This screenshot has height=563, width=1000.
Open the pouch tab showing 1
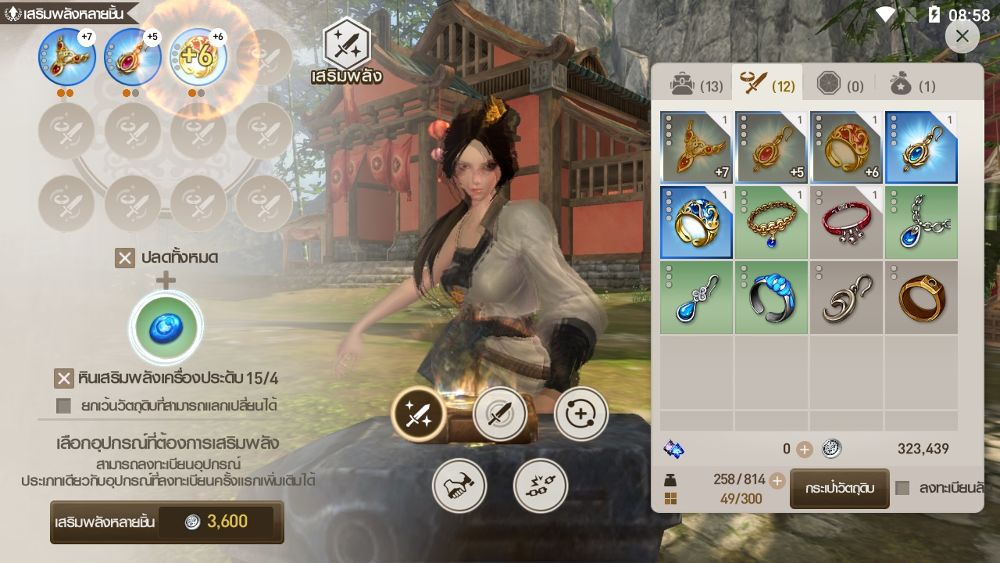pos(912,85)
